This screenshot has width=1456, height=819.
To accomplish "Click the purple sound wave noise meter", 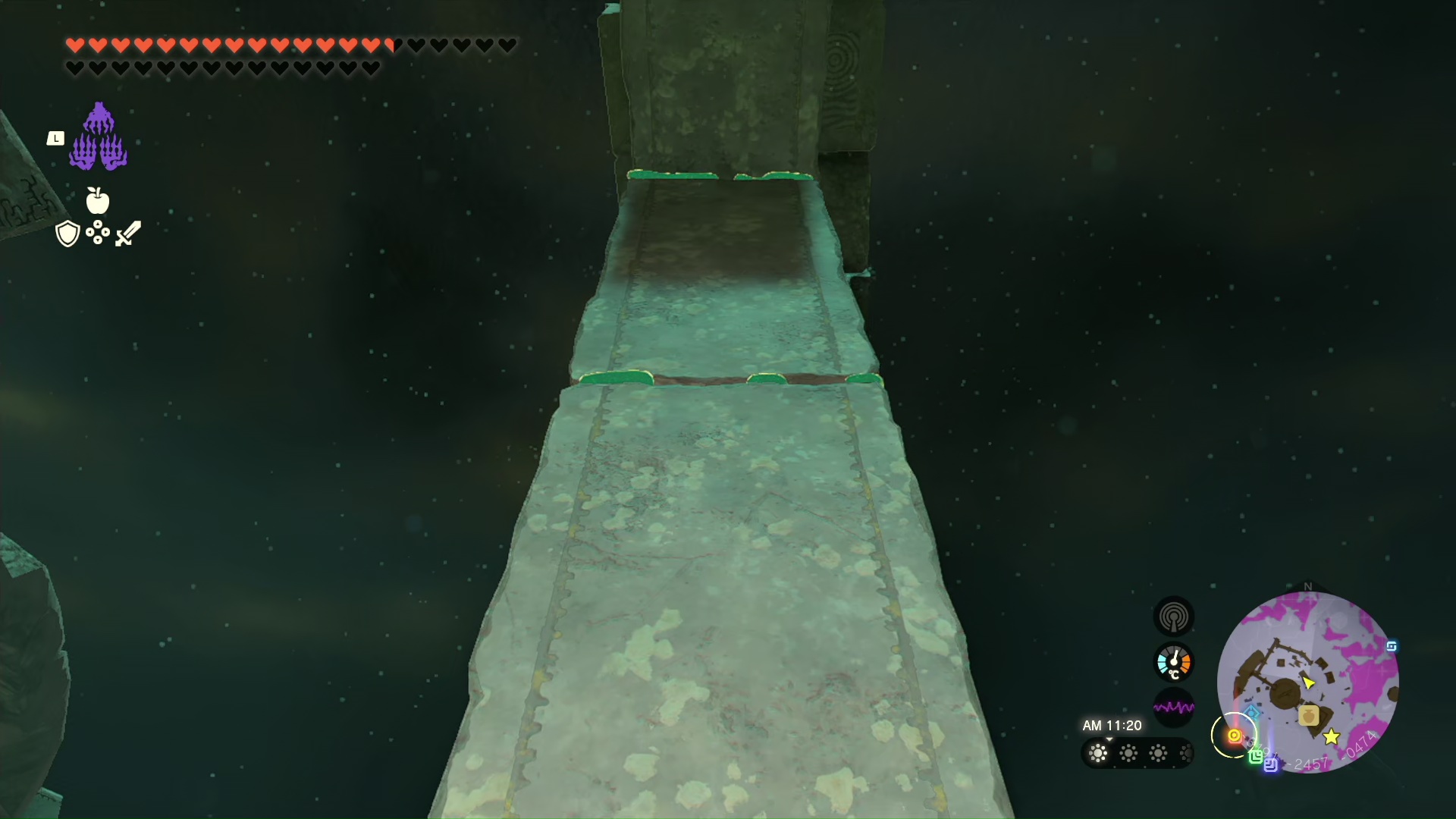I will click(1173, 708).
